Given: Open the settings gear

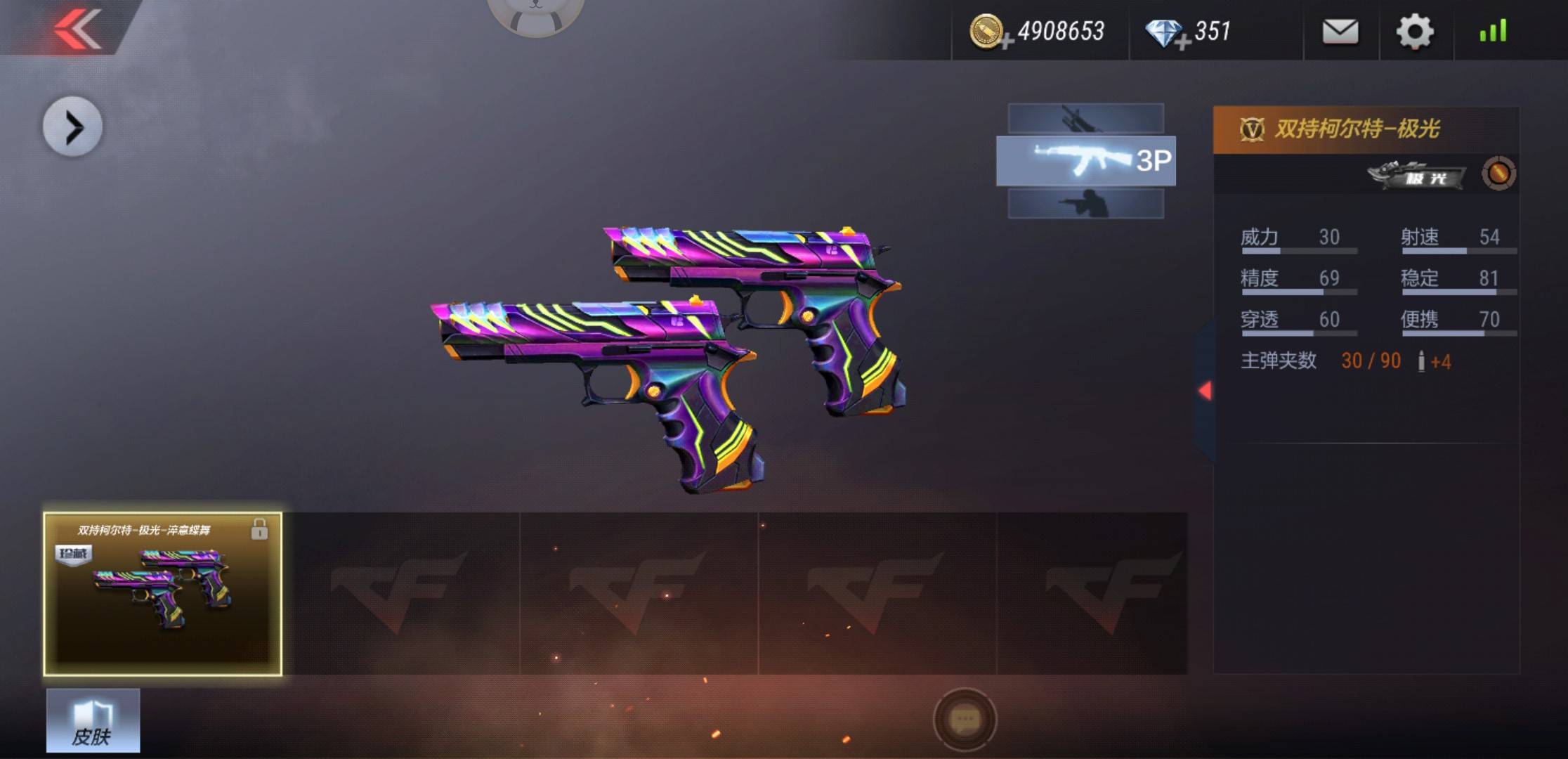Looking at the screenshot, I should coord(1414,32).
